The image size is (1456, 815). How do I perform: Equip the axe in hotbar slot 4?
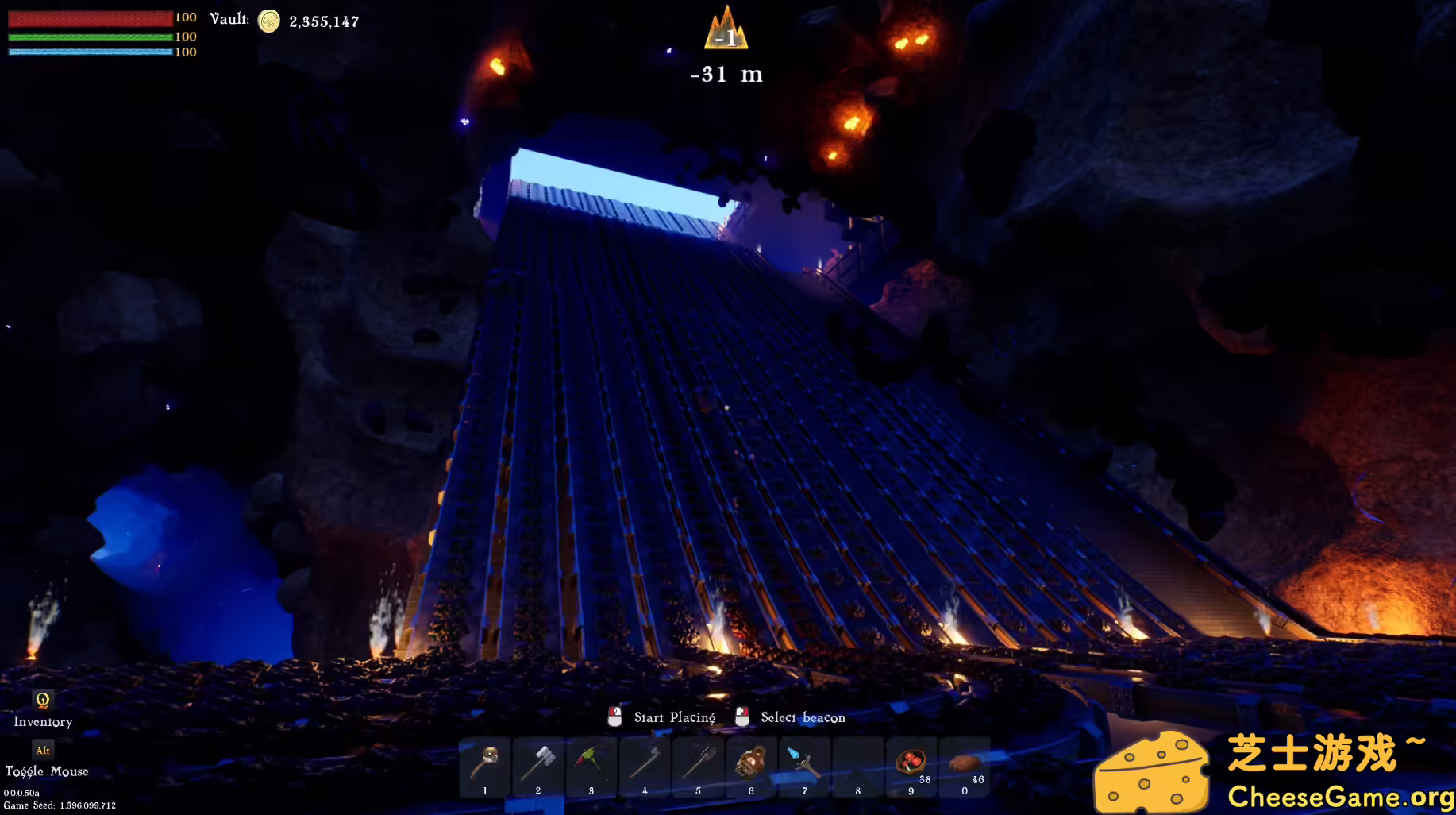click(x=645, y=763)
